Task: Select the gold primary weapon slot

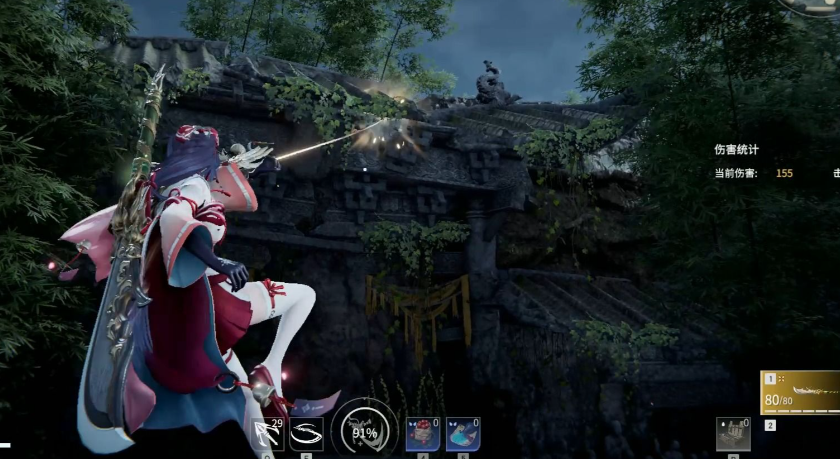Action: tap(801, 392)
